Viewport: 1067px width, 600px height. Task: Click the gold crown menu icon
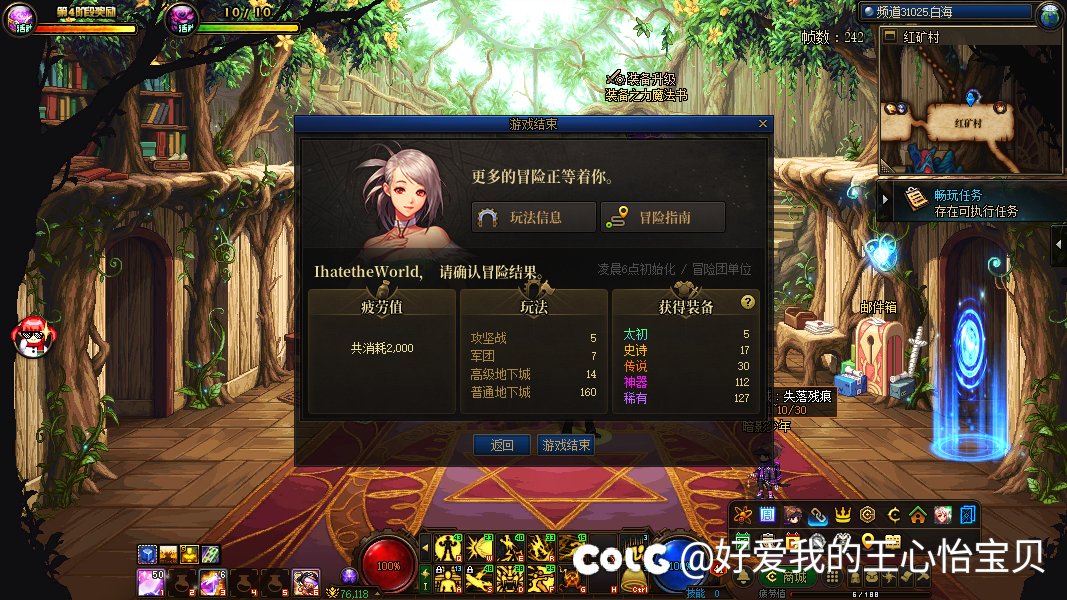click(842, 515)
